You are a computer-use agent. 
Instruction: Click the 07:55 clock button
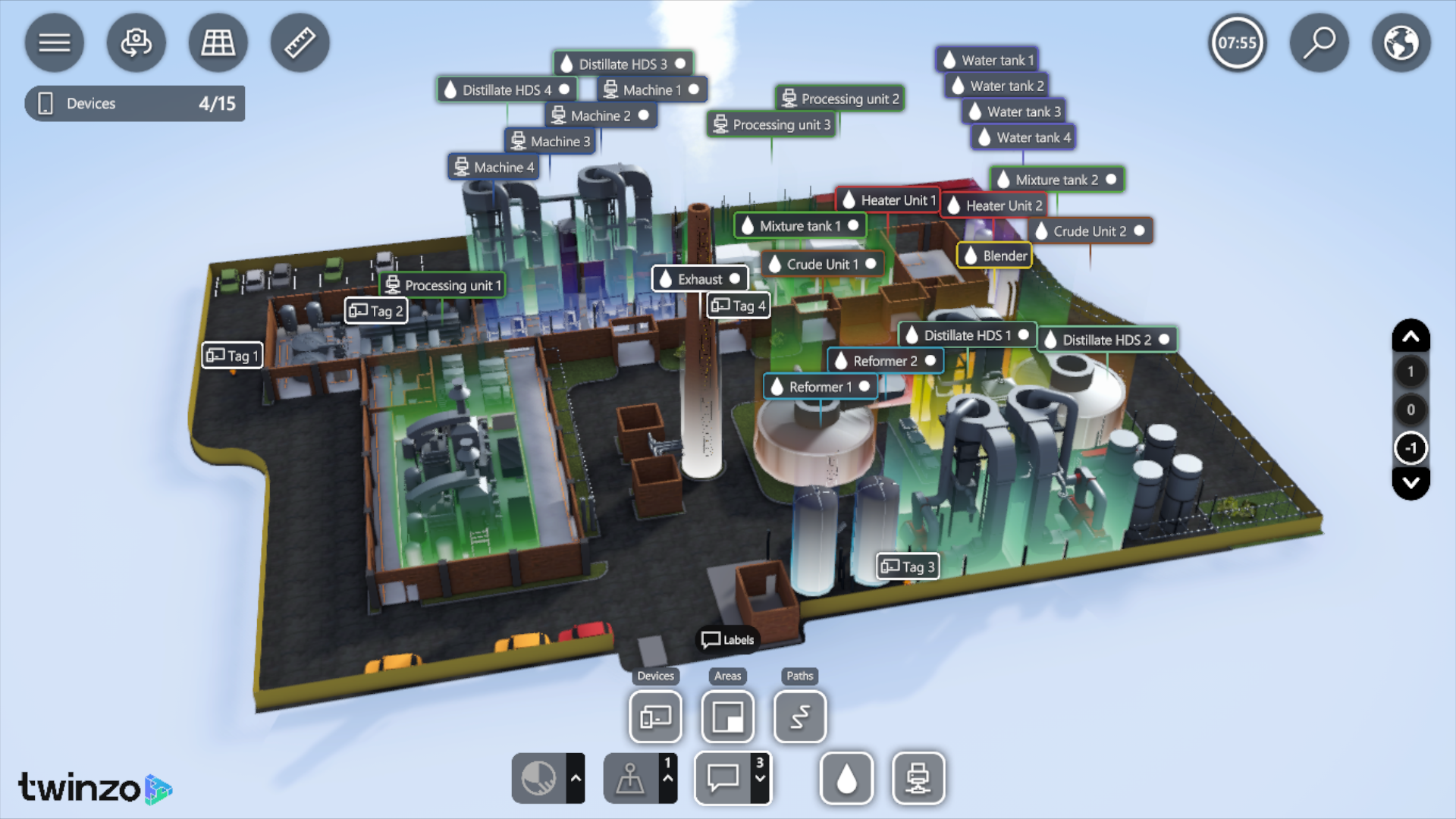[x=1237, y=42]
